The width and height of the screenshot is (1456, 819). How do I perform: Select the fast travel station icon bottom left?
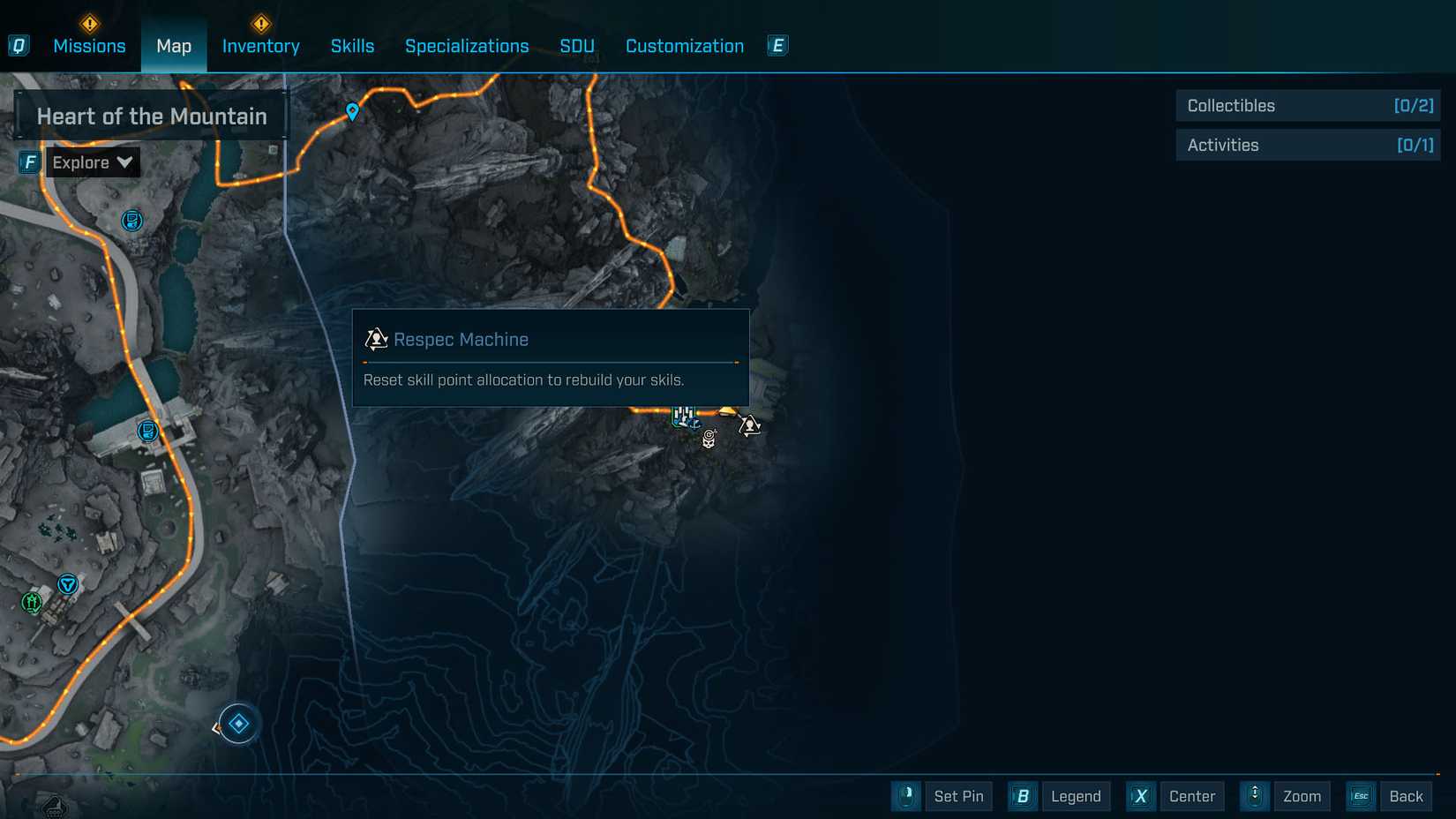click(67, 583)
